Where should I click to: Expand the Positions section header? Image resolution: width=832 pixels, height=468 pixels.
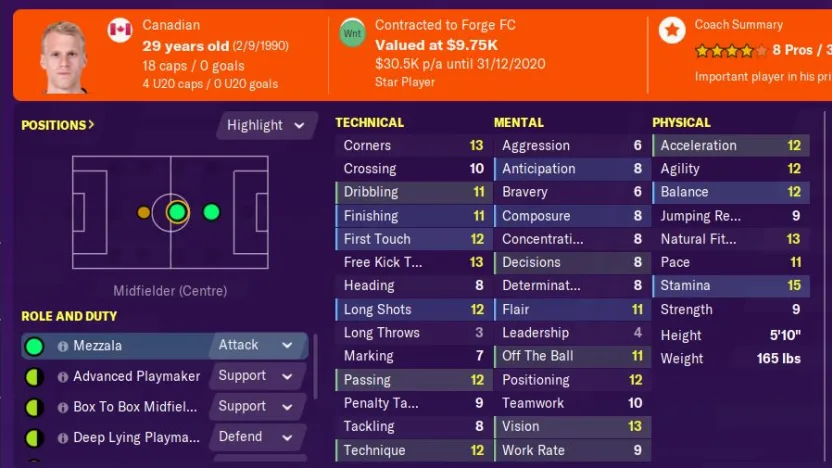[x=58, y=125]
